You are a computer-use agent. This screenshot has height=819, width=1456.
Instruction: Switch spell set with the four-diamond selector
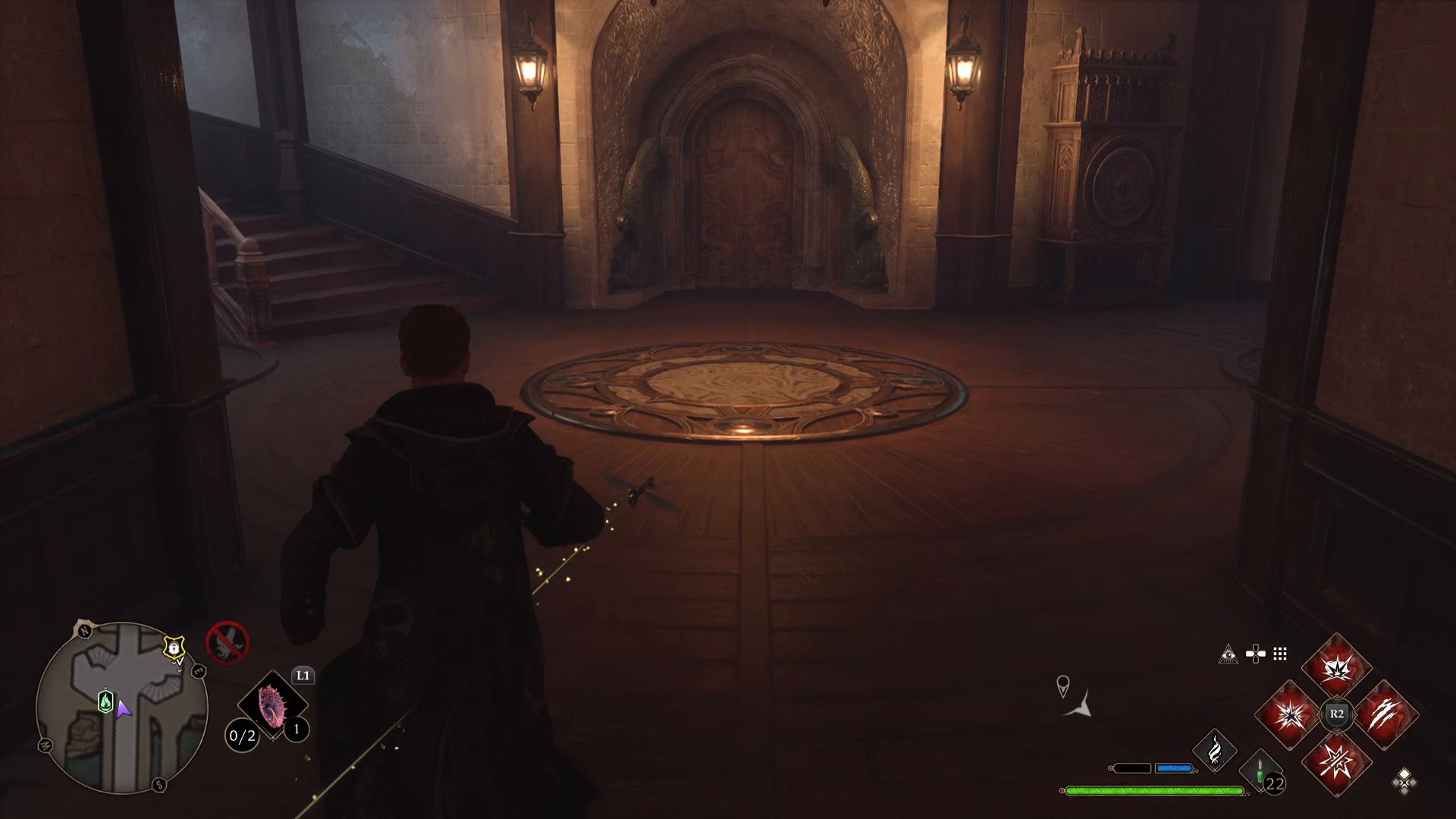[1404, 781]
